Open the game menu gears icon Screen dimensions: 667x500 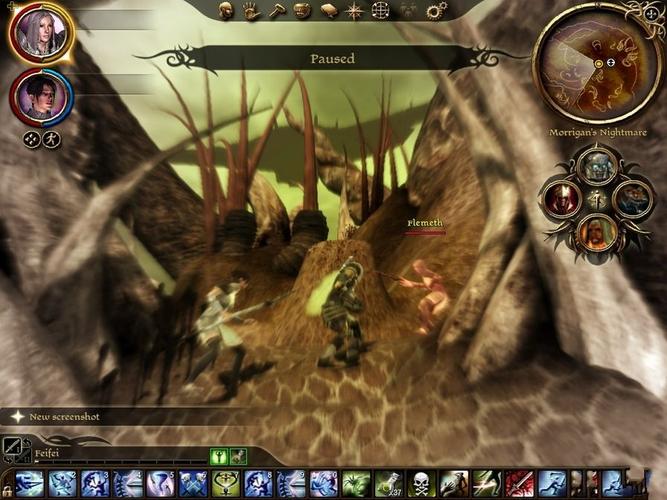click(435, 11)
